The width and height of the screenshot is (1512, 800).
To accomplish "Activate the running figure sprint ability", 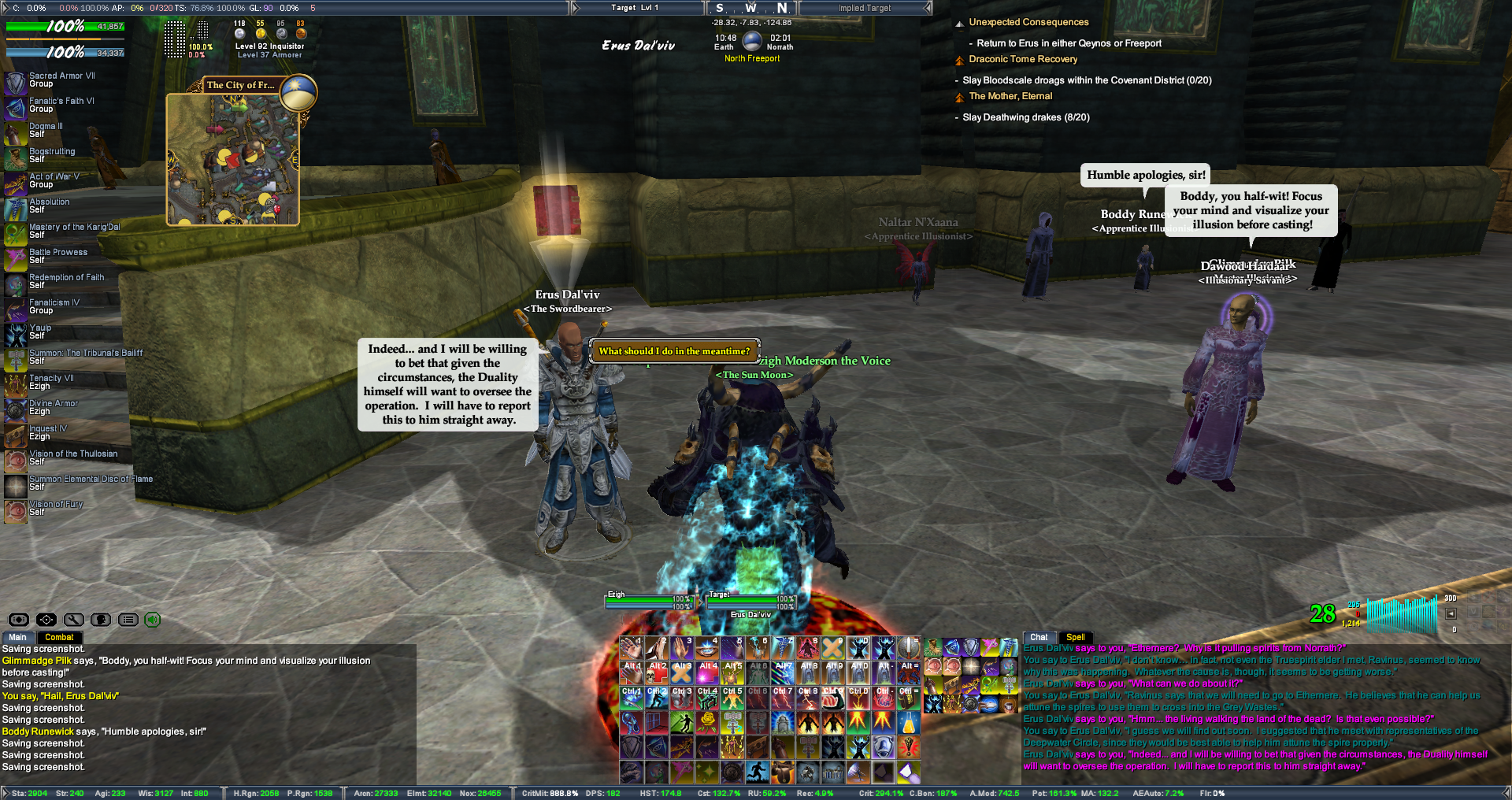I will (758, 772).
